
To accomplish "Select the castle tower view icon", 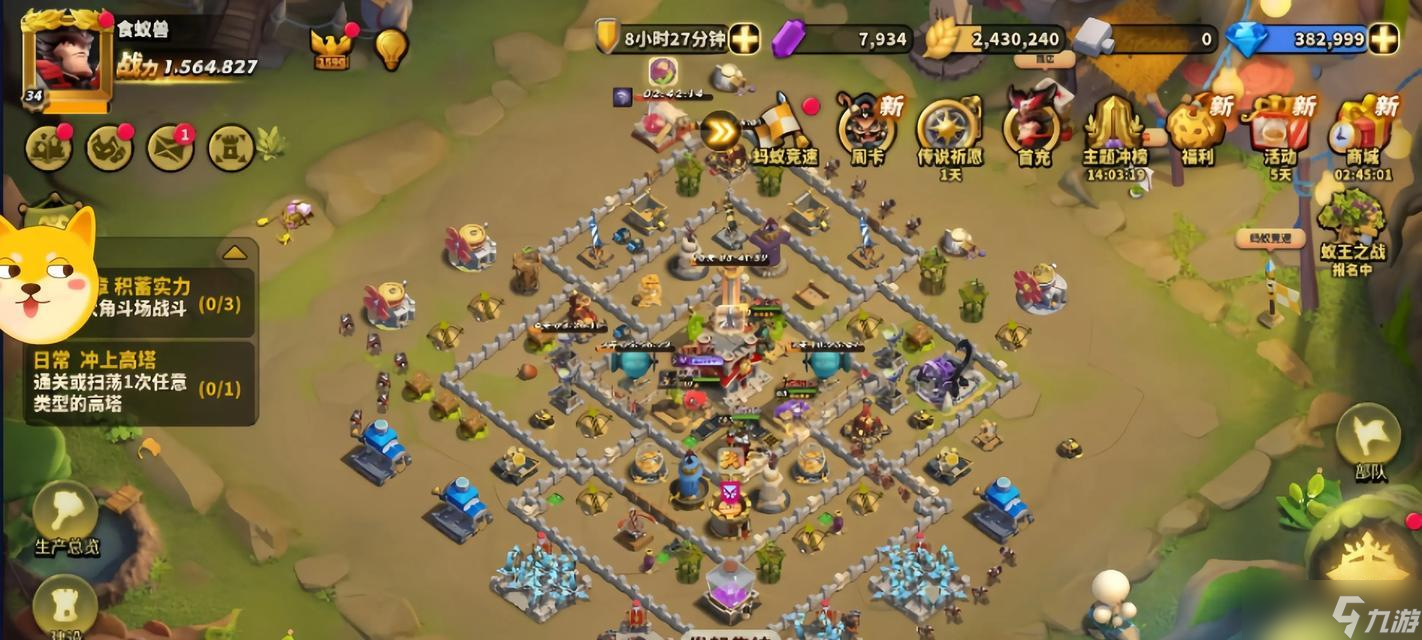I will (x=231, y=148).
